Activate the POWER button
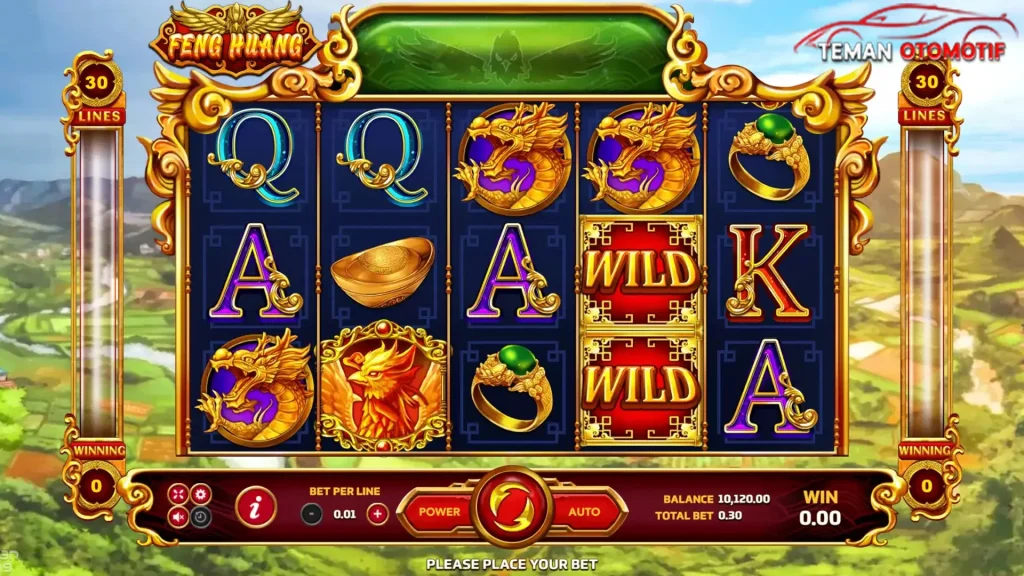This screenshot has width=1024, height=576. [439, 511]
